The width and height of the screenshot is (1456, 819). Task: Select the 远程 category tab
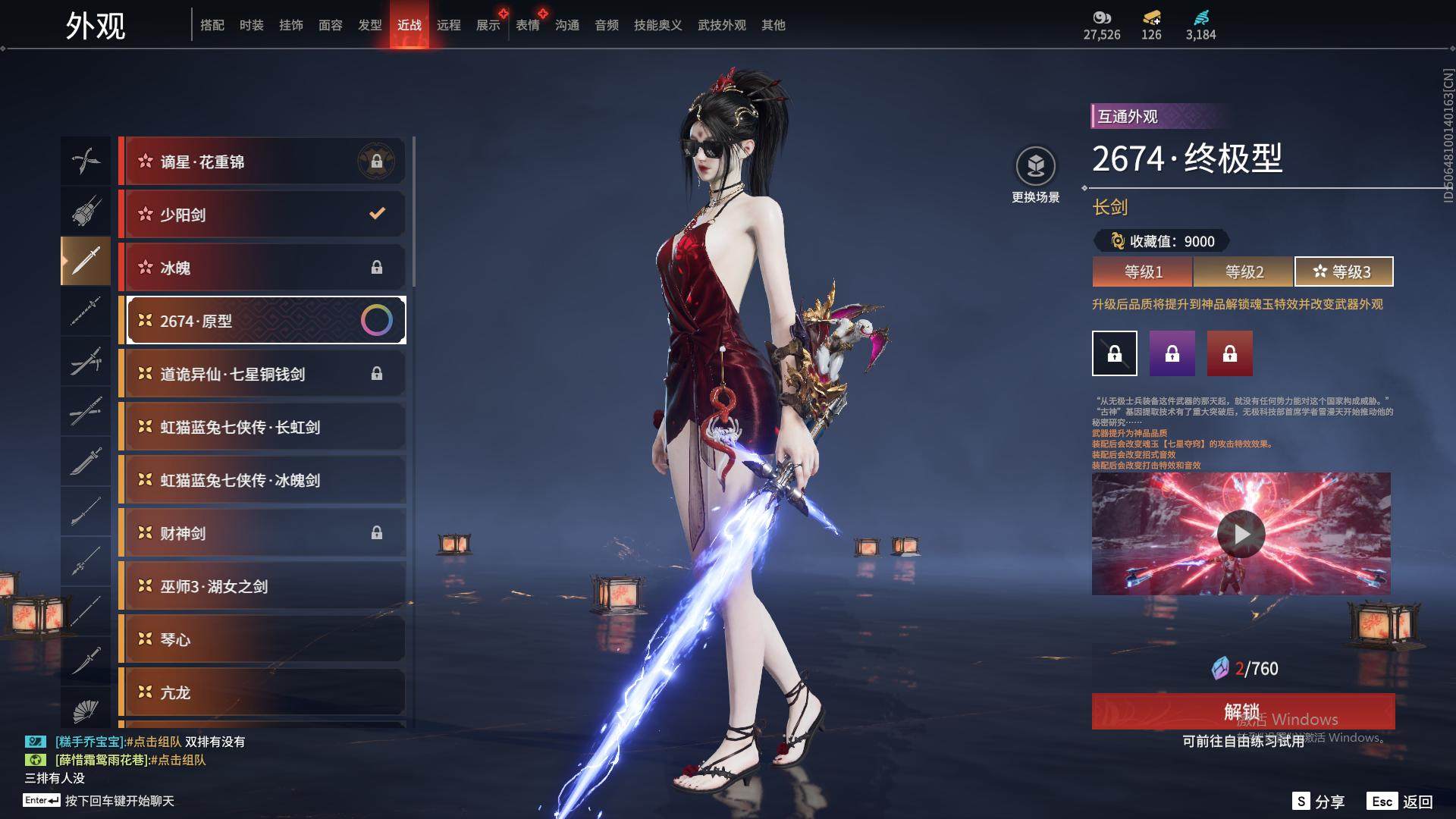[448, 25]
